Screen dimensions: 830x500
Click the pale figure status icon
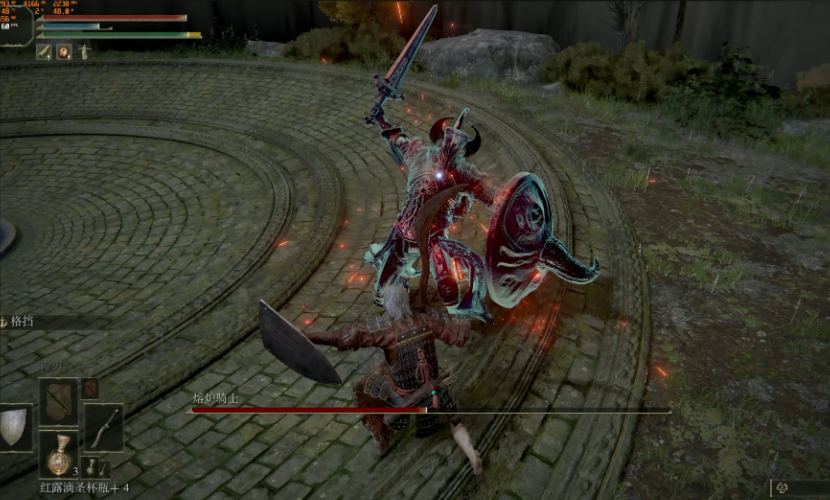point(84,52)
